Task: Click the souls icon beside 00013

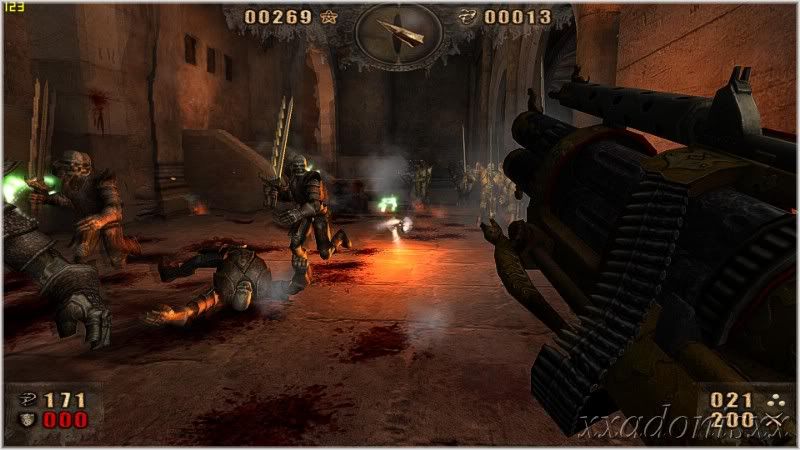Action: click(x=466, y=17)
